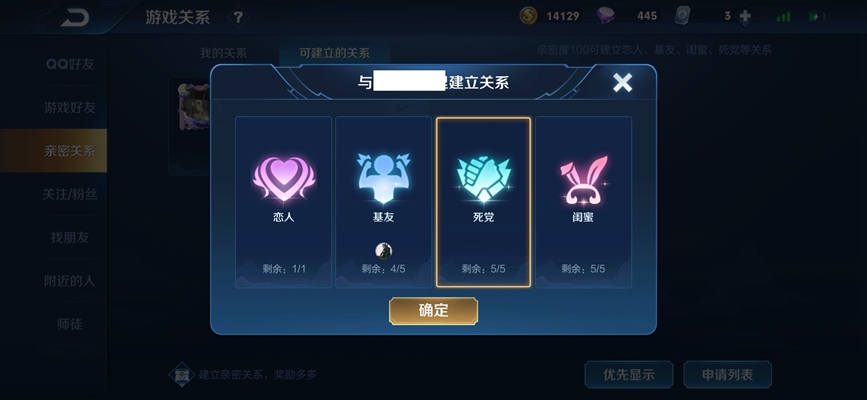
Task: Go back with the return arrow
Action: point(73,17)
